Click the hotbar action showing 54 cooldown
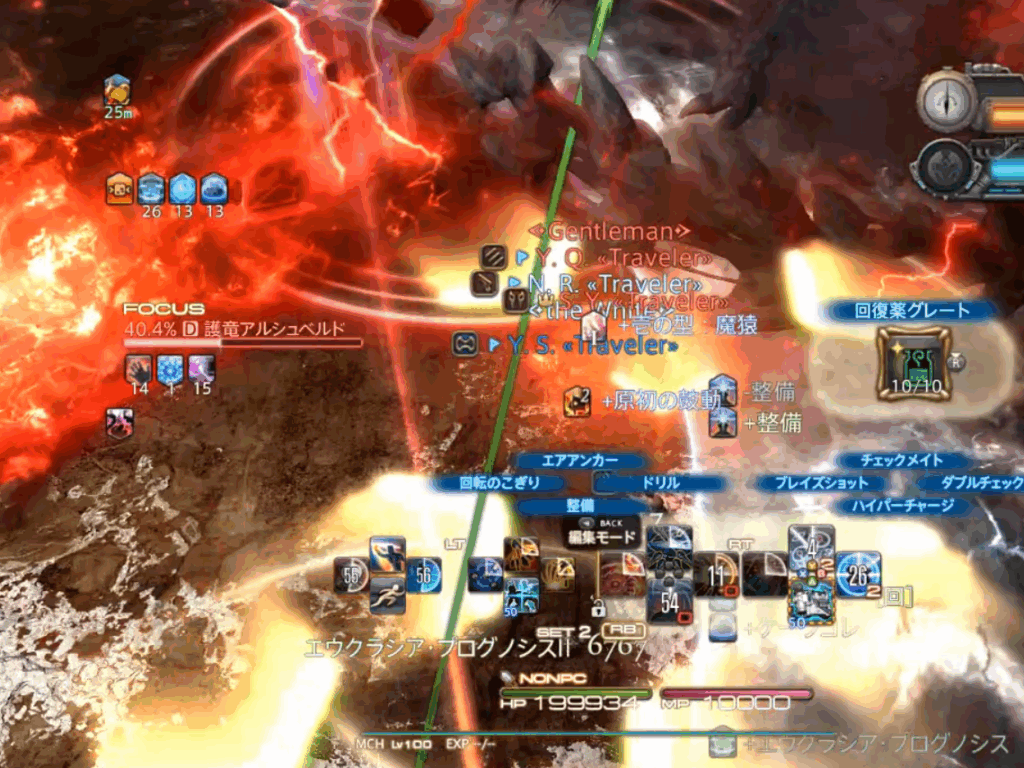 670,602
